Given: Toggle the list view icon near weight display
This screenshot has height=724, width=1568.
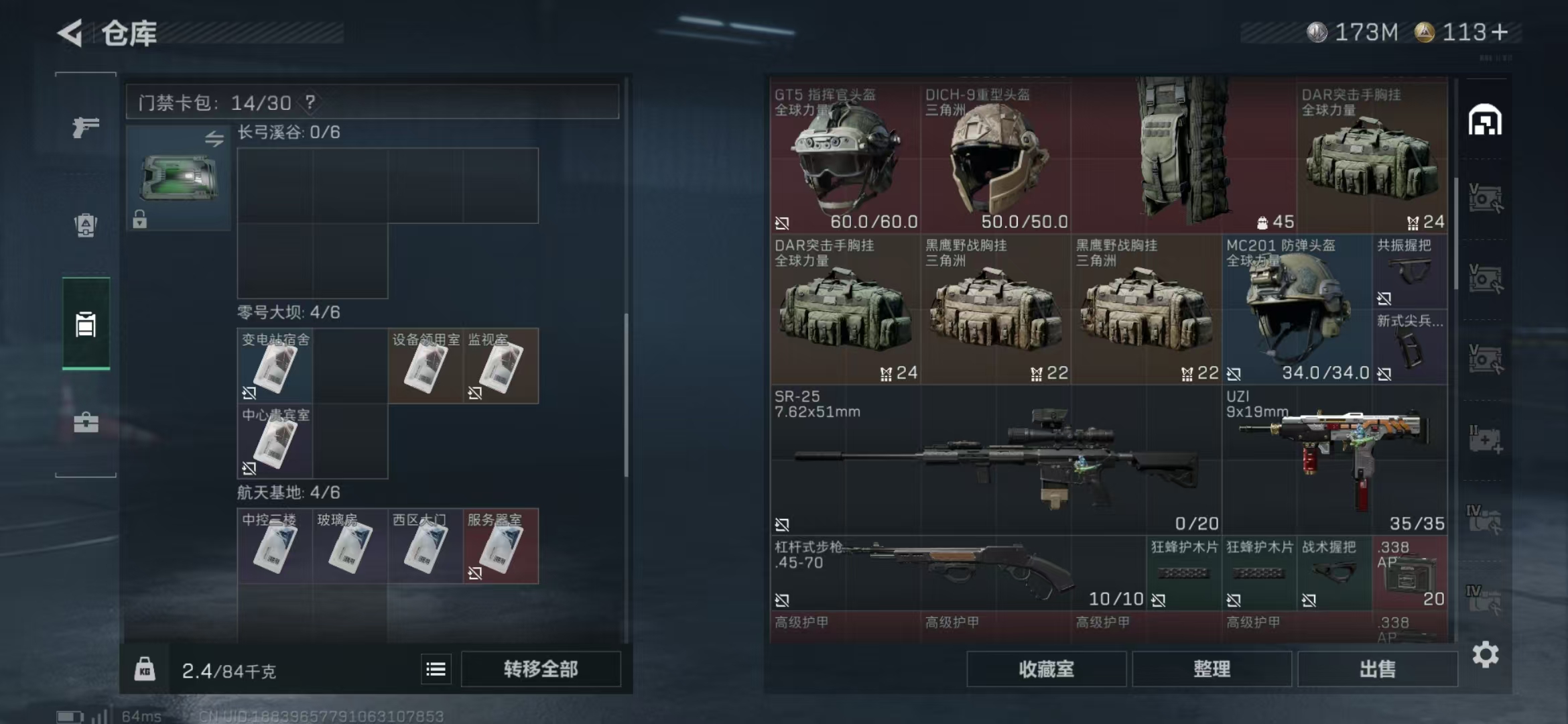Looking at the screenshot, I should (x=435, y=668).
